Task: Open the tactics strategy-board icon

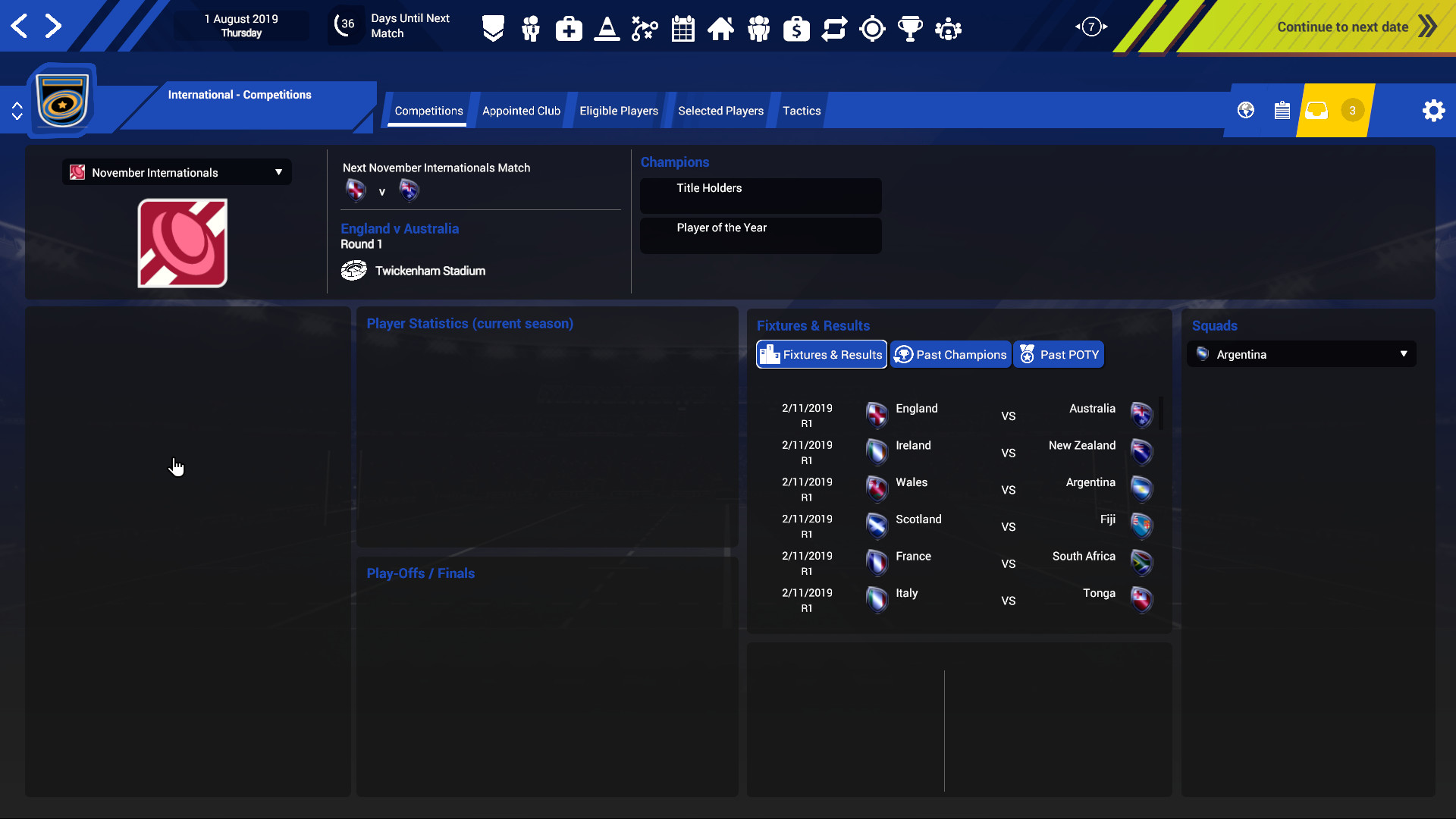Action: tap(645, 28)
